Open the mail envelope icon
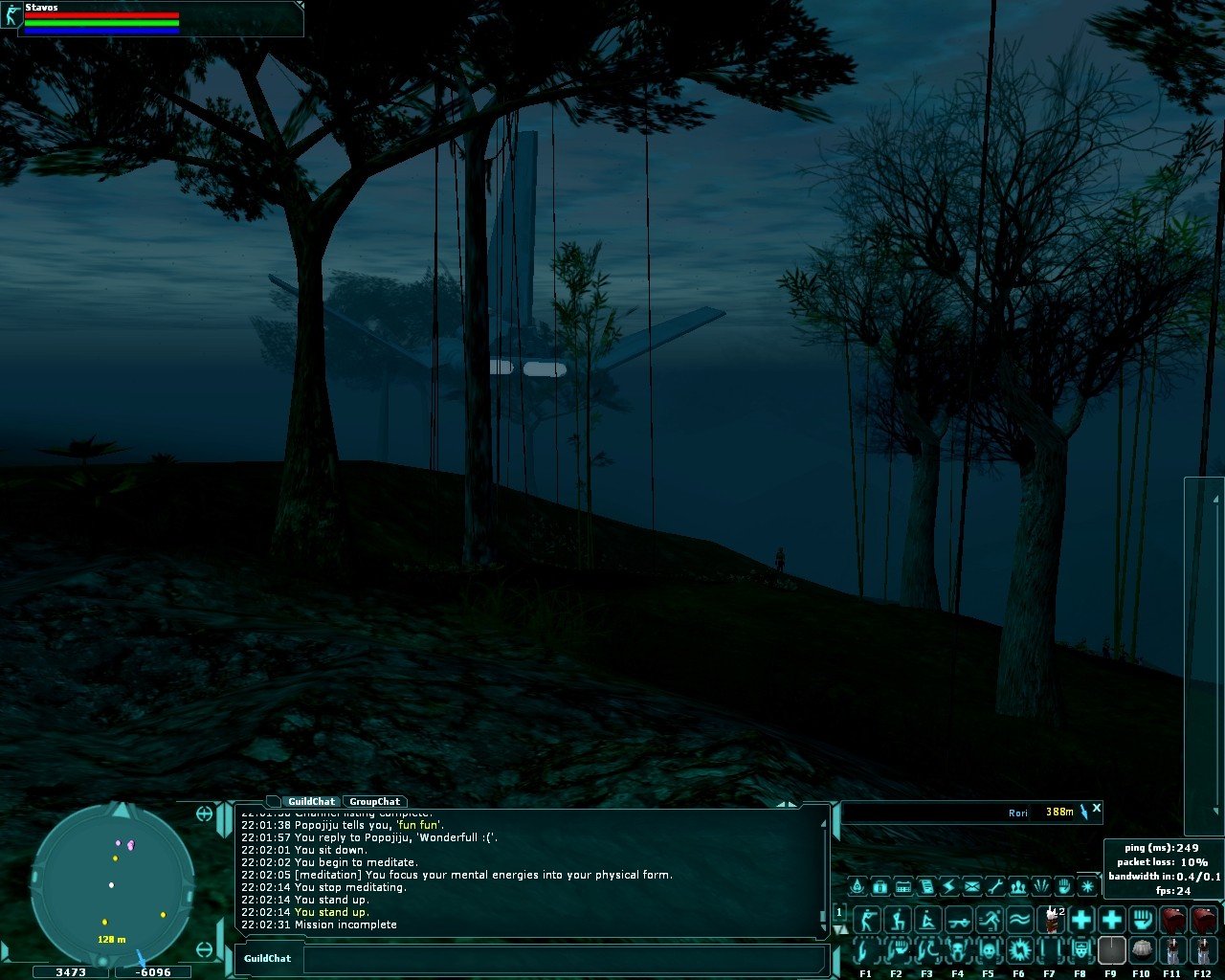Image resolution: width=1225 pixels, height=980 pixels. (x=972, y=886)
